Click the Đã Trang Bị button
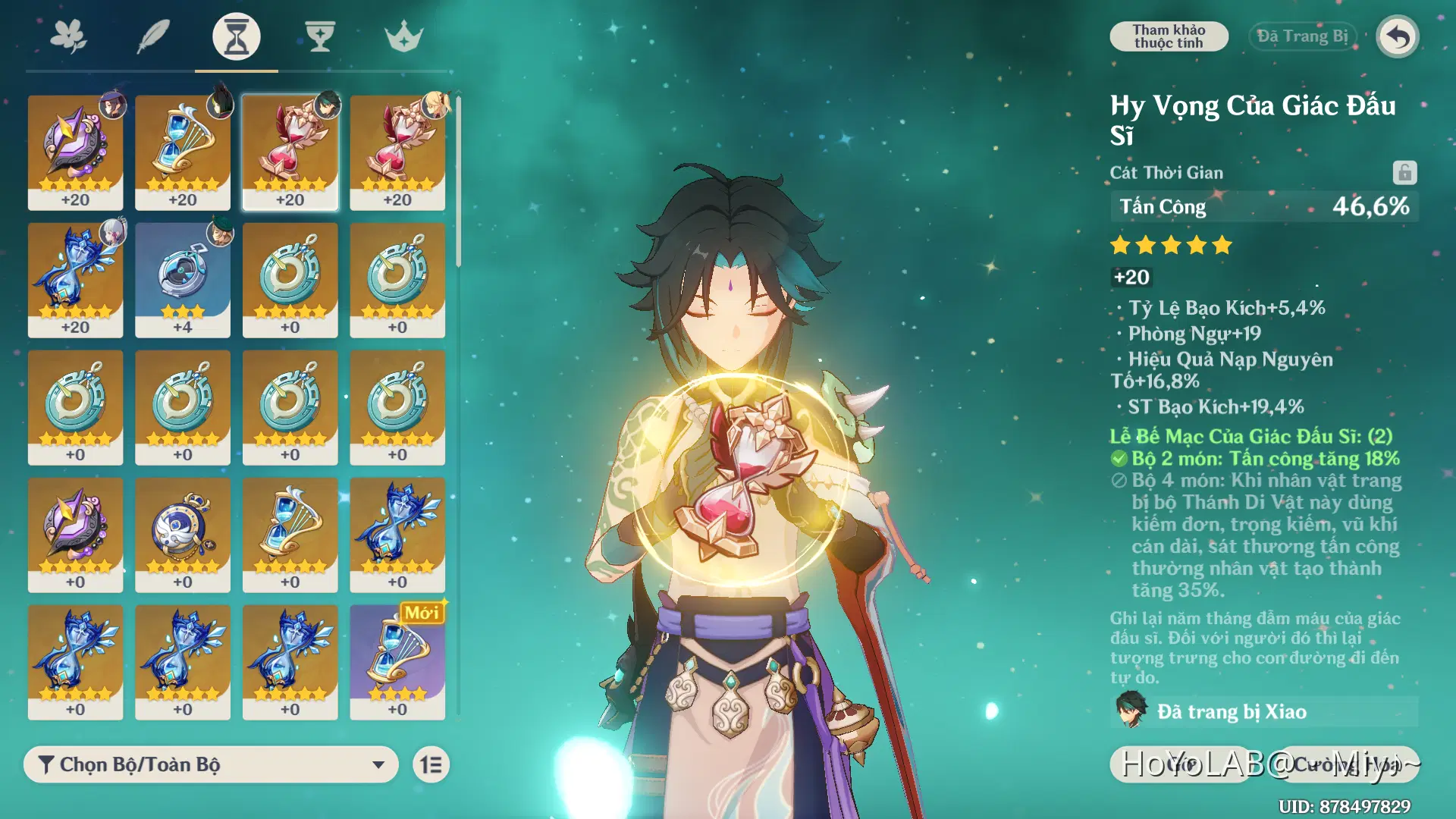Viewport: 1456px width, 819px height. click(x=1302, y=36)
